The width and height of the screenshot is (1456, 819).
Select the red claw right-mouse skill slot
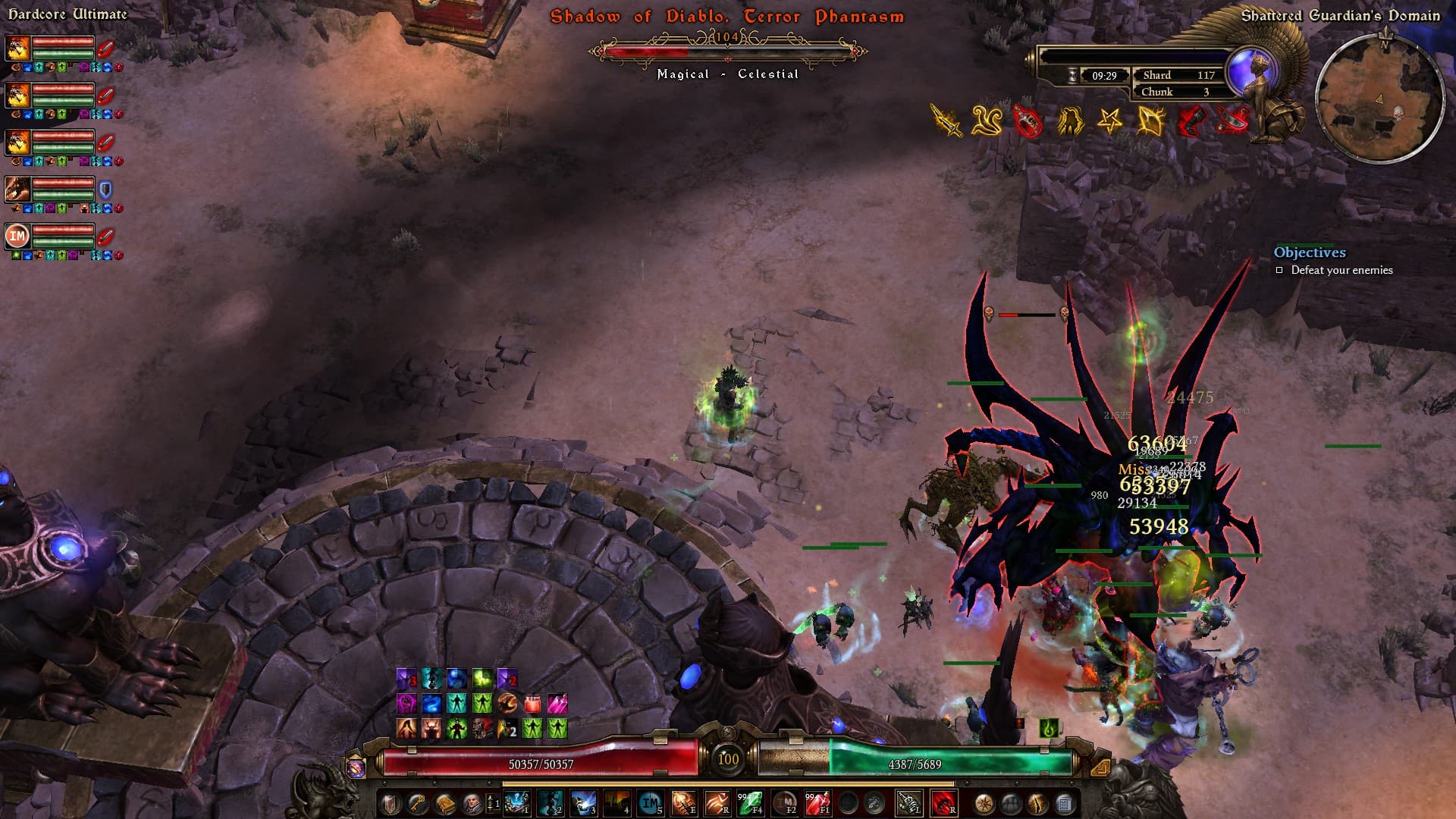(x=943, y=803)
